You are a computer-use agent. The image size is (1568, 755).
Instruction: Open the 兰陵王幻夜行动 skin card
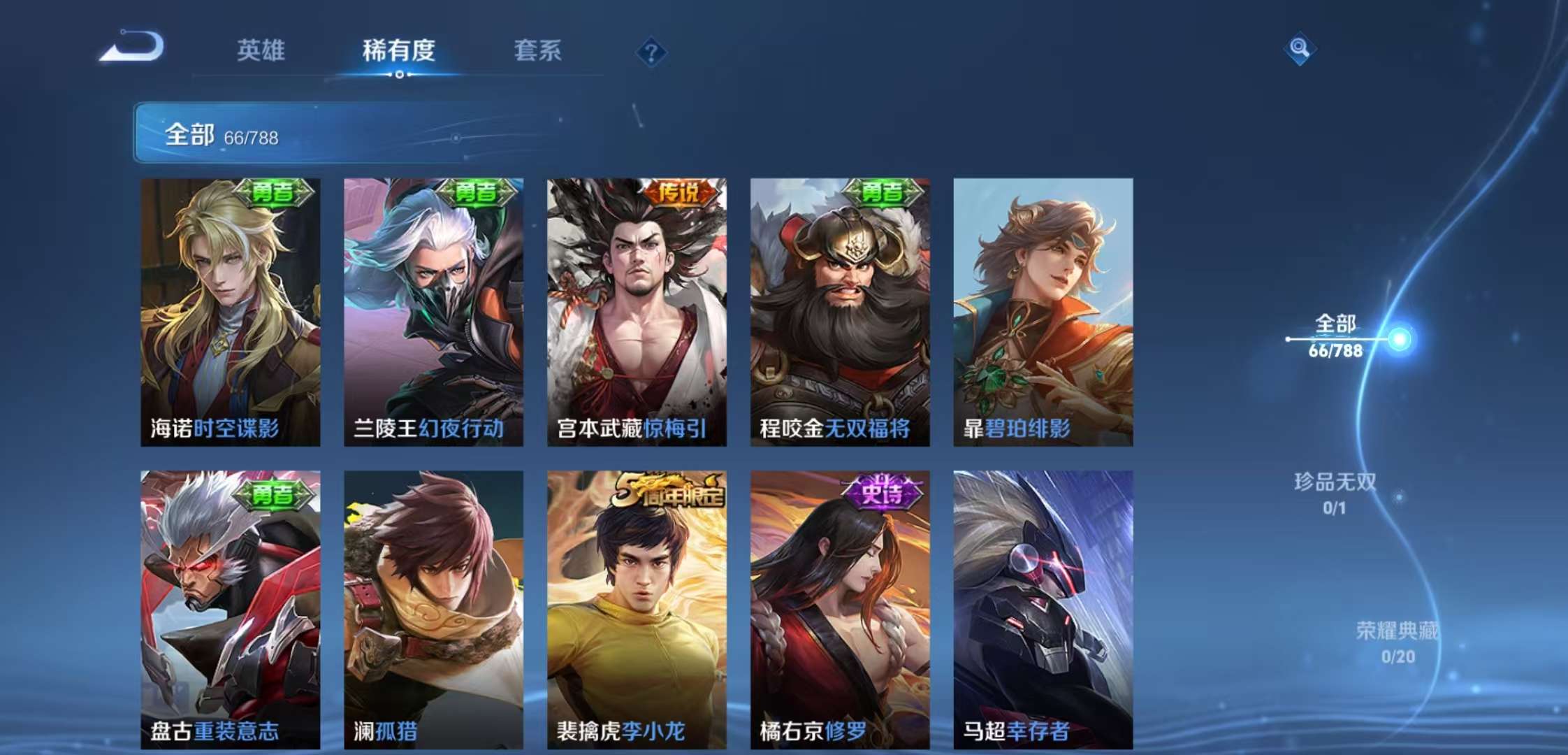[x=433, y=308]
